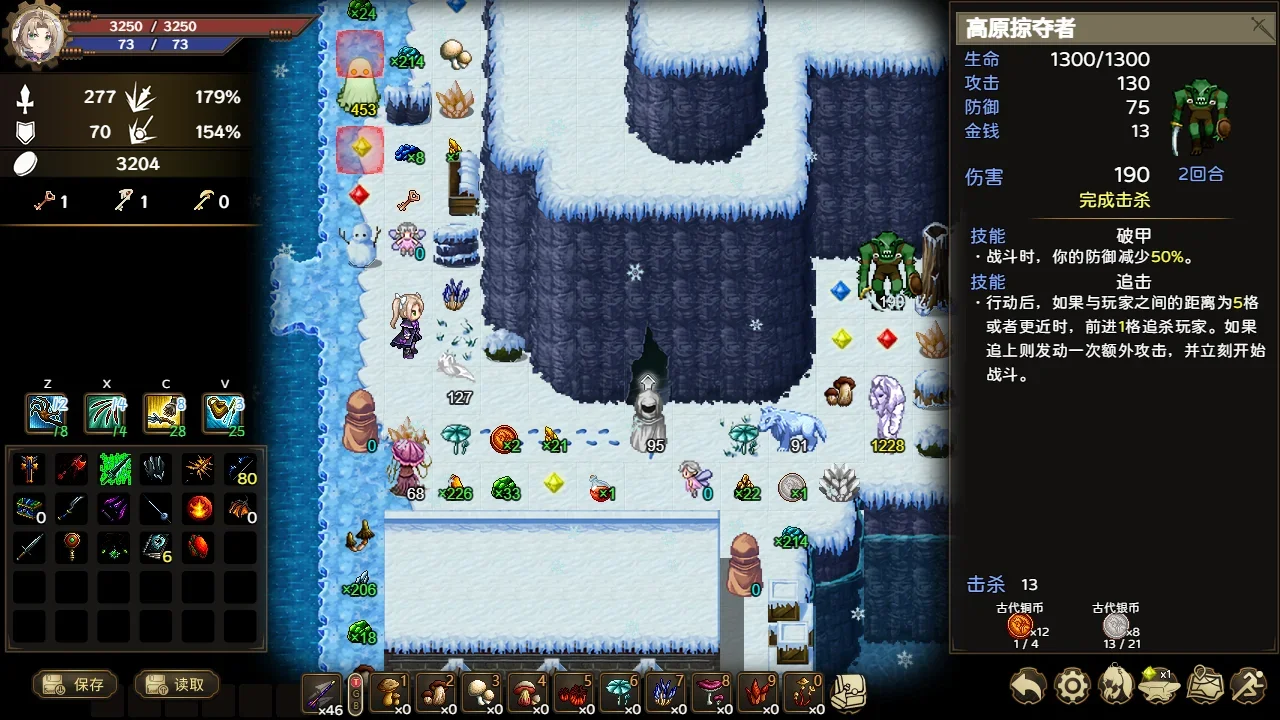Image resolution: width=1280 pixels, height=720 pixels.
Task: Use the green claw slash skill
Action: point(106,413)
